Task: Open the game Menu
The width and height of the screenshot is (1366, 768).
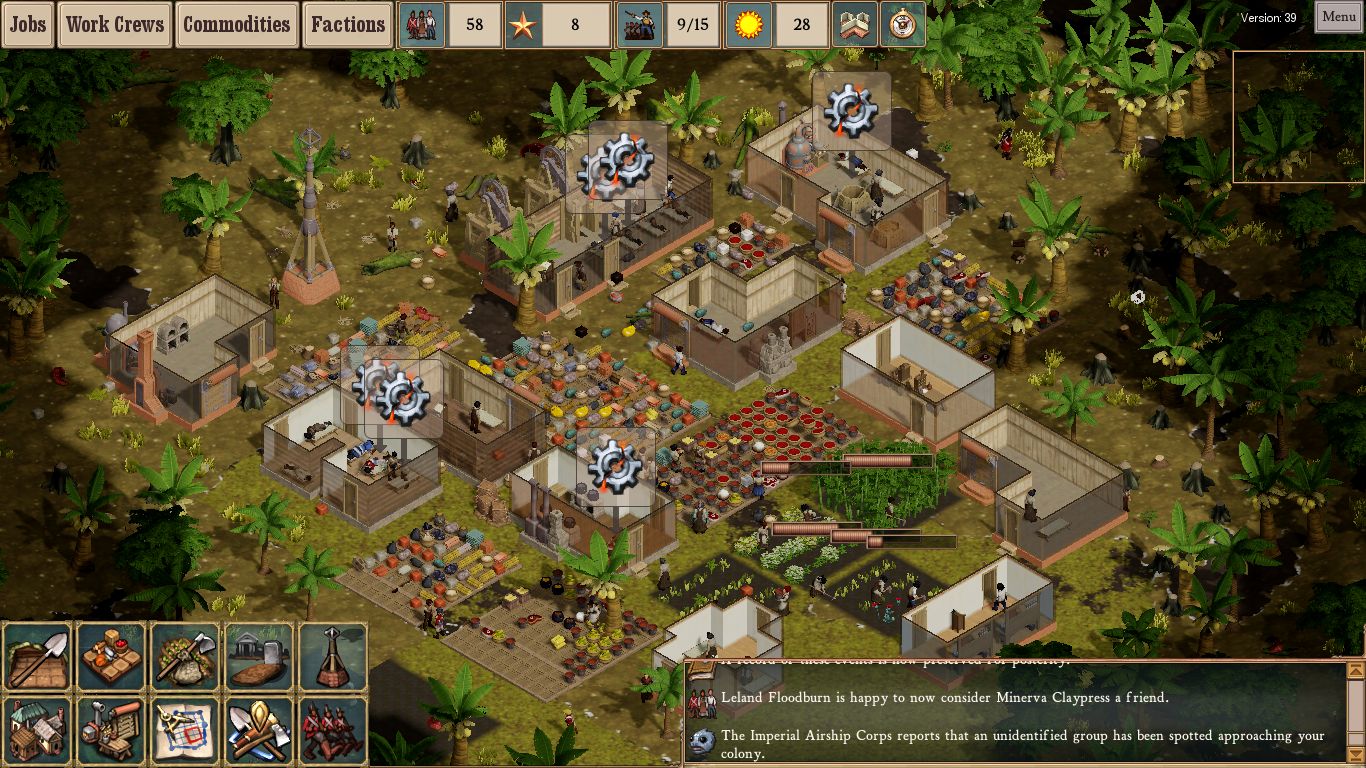Action: pos(1338,17)
